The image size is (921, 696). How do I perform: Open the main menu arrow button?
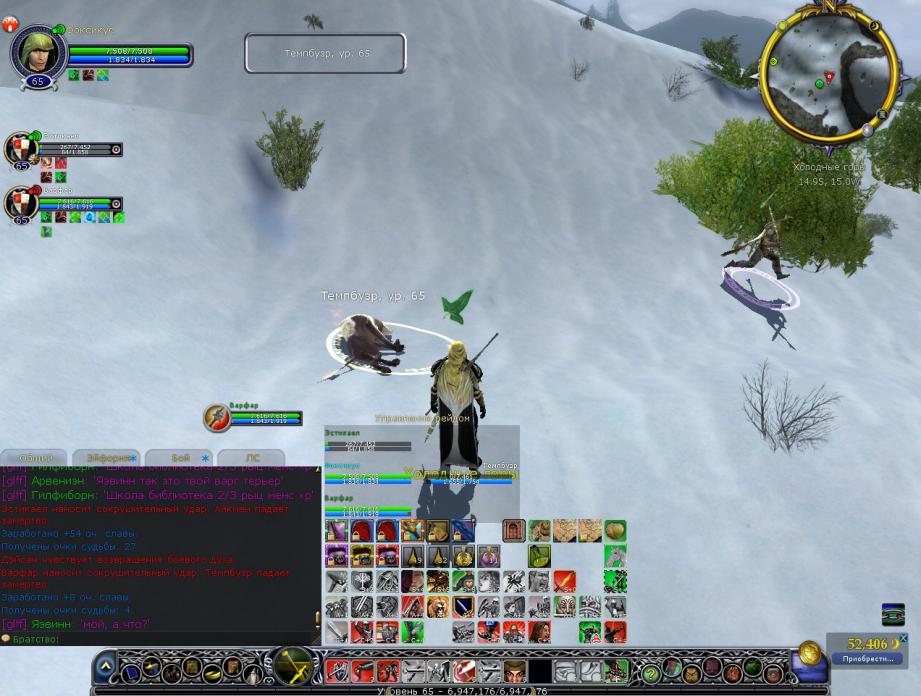pyautogui.click(x=105, y=667)
